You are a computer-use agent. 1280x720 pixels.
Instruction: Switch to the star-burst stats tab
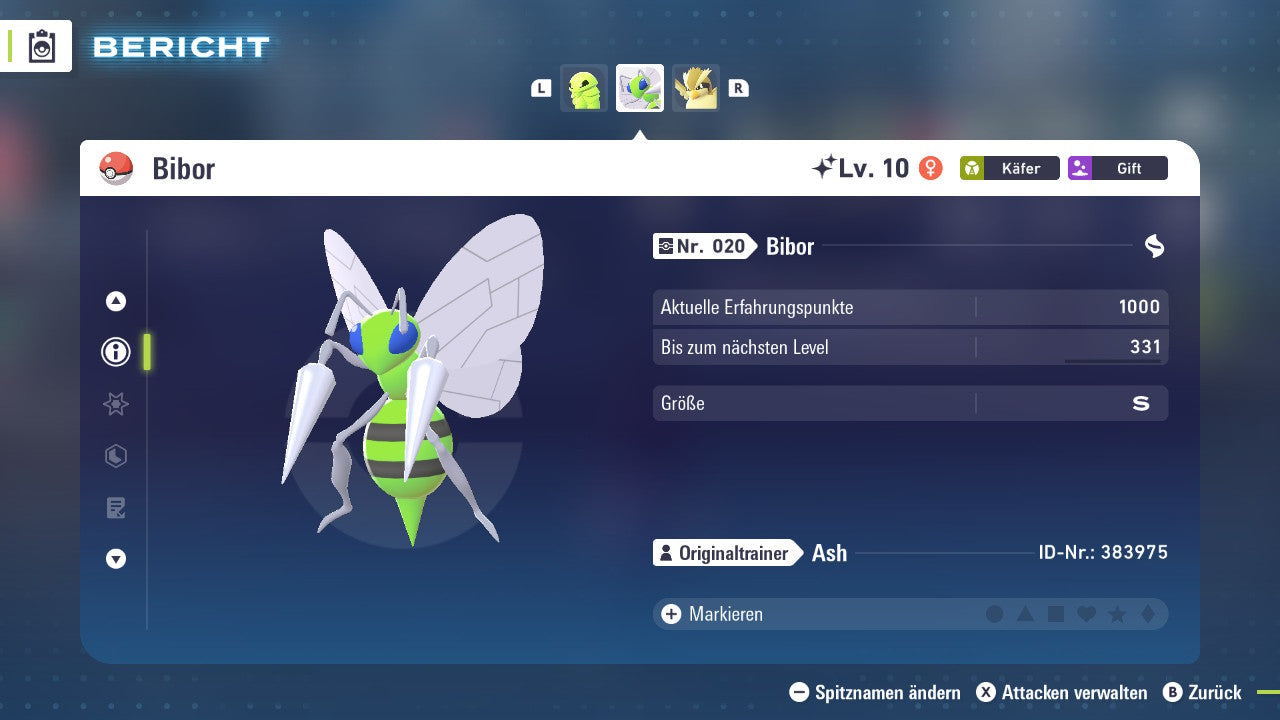[116, 404]
